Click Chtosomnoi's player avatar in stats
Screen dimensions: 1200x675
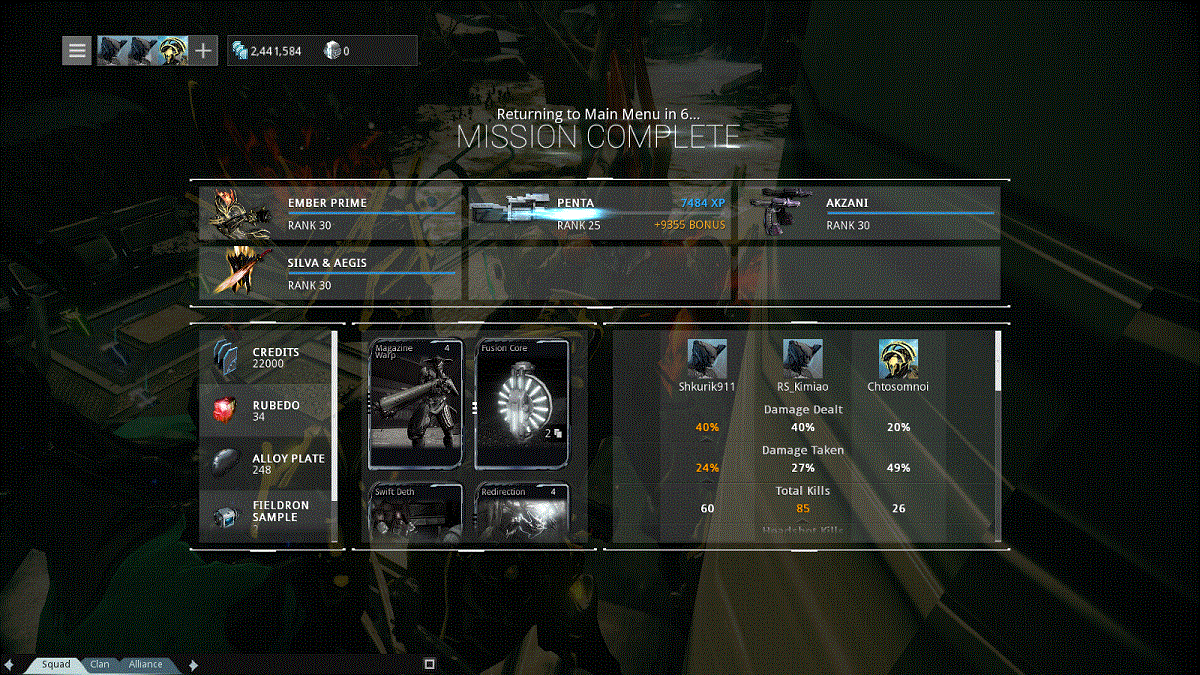coord(898,359)
